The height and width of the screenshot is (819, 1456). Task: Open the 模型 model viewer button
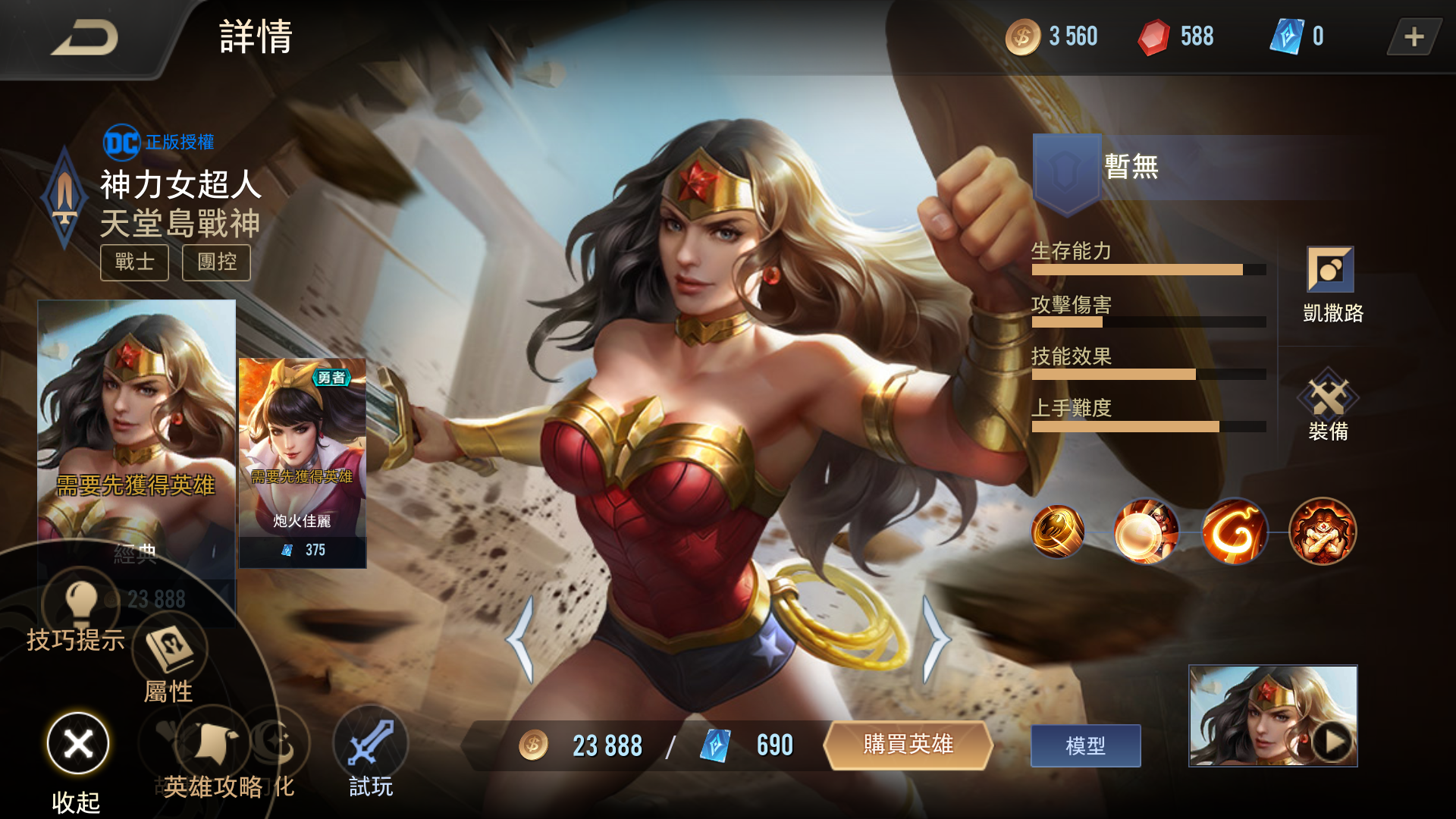pos(1084,745)
